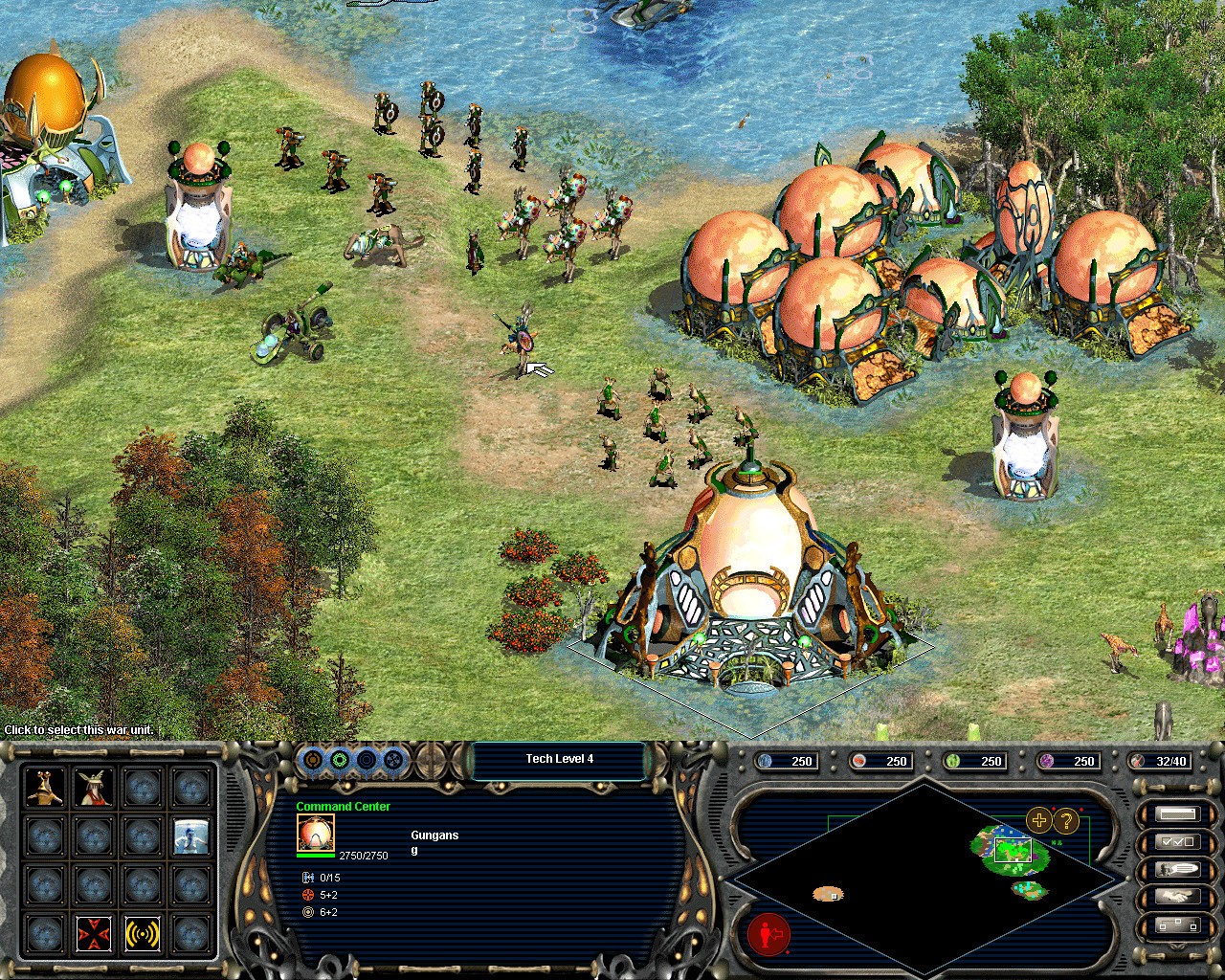Send a flare using the gold plus button
Screen dimensions: 1225x980
coord(1038,819)
